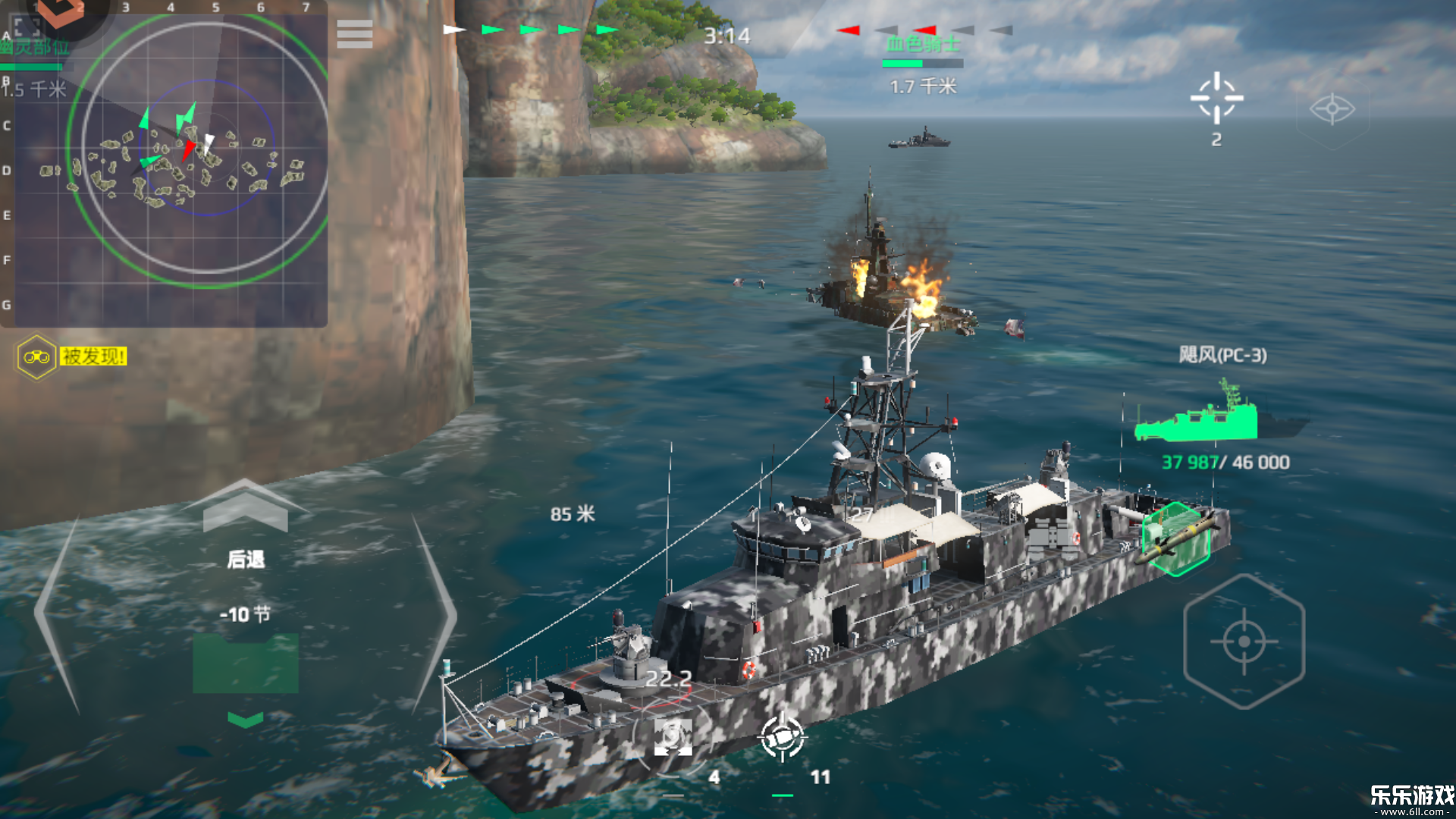1456x819 pixels.
Task: Switch target using the crosshair icon labeled 2
Action: 1216,99
